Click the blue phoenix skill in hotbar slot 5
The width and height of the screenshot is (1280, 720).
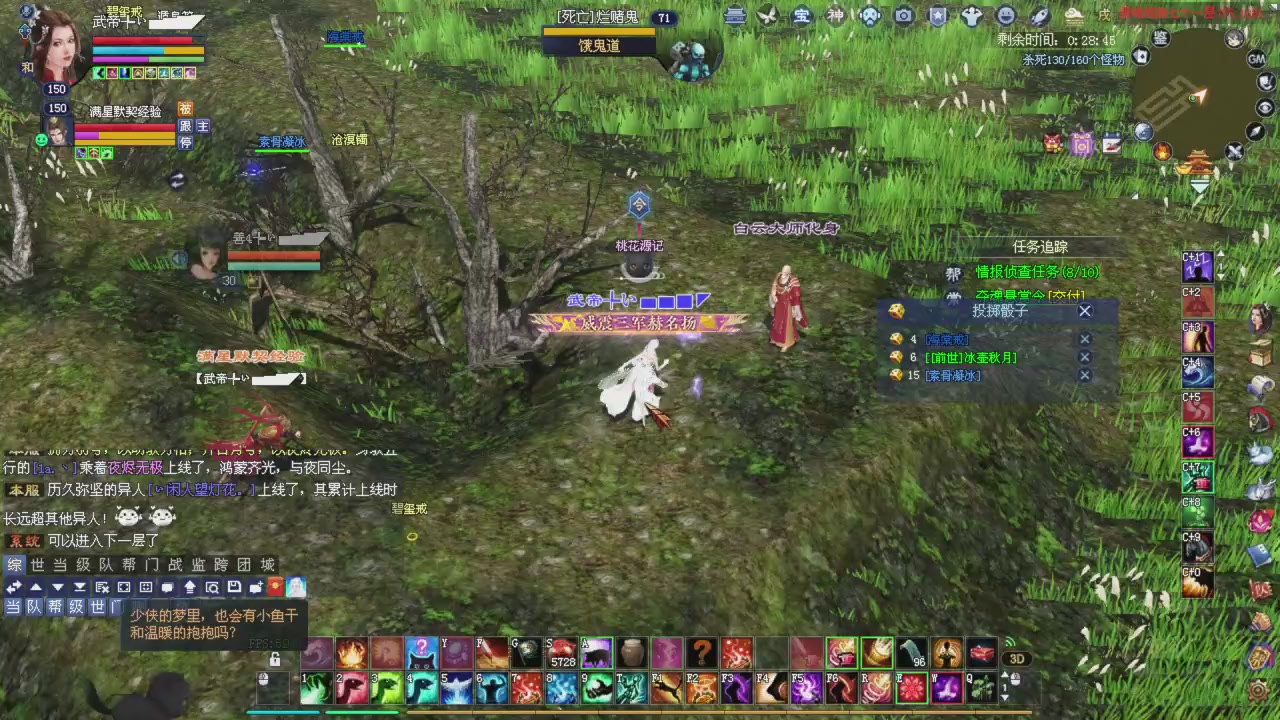tap(455, 686)
